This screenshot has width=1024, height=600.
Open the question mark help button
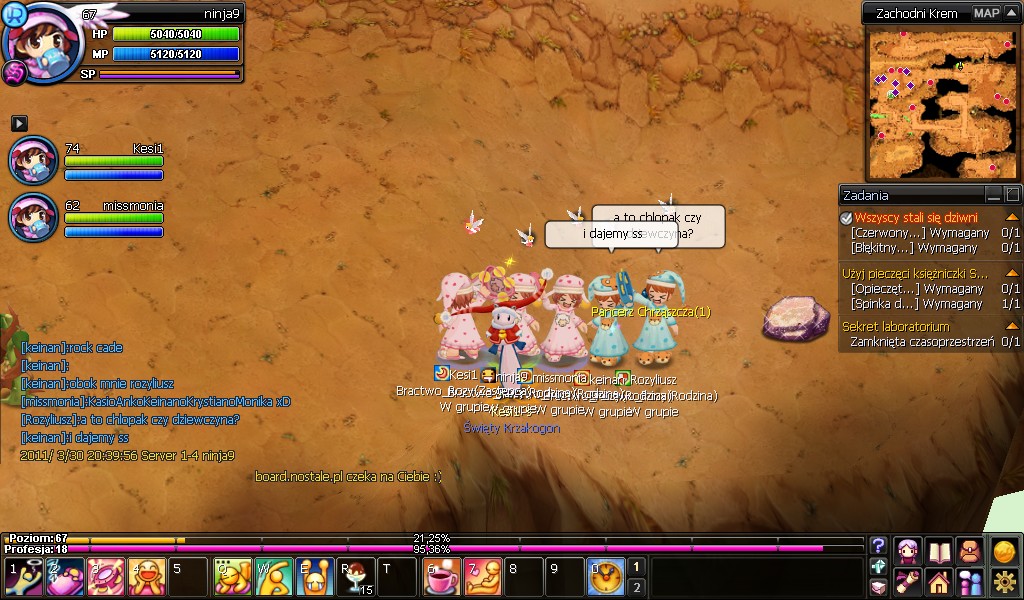pos(878,546)
